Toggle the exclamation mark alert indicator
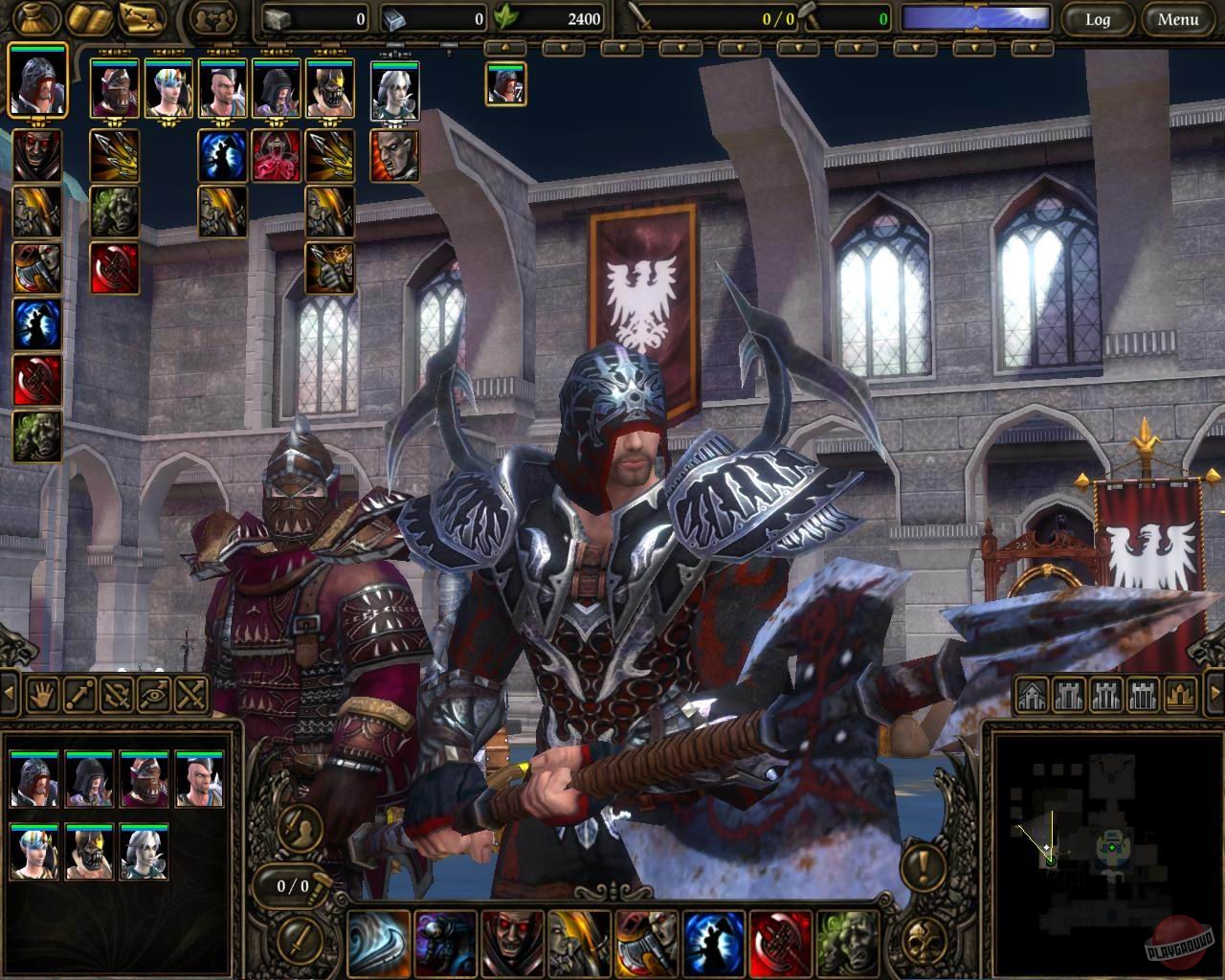Screen dimensions: 1225x980 click(x=922, y=867)
